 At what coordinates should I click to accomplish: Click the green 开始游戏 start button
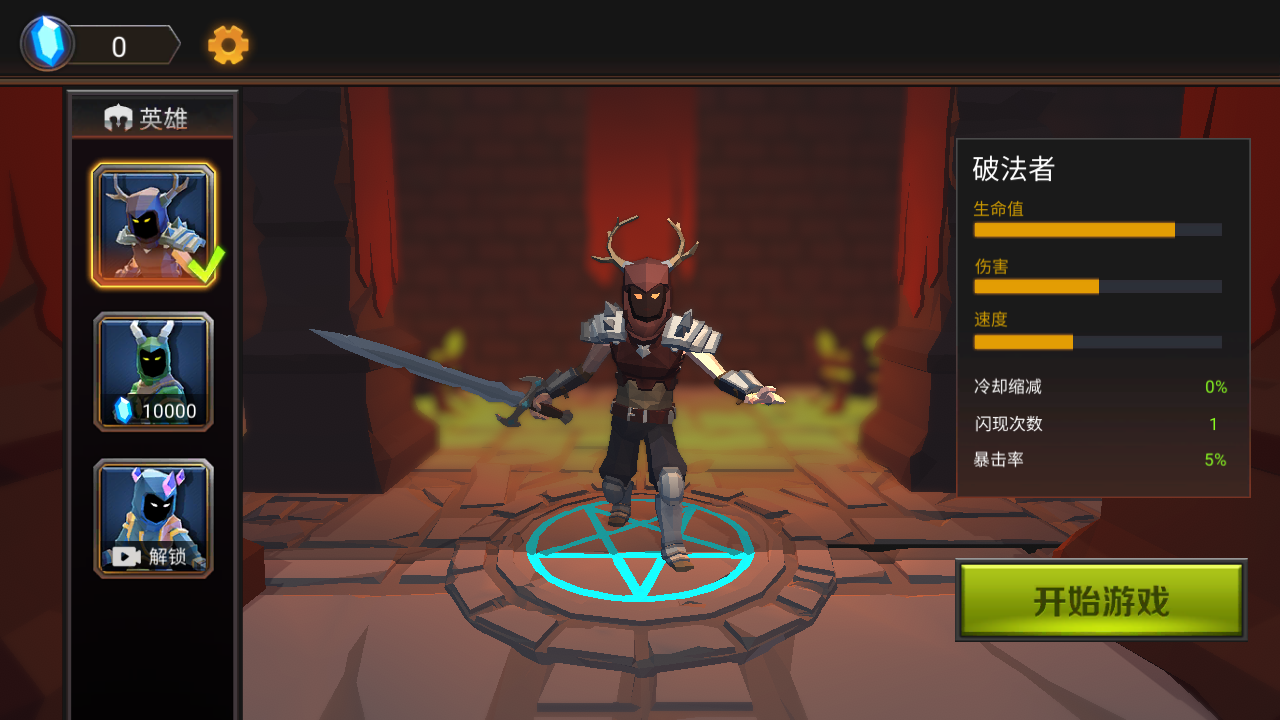(1101, 600)
